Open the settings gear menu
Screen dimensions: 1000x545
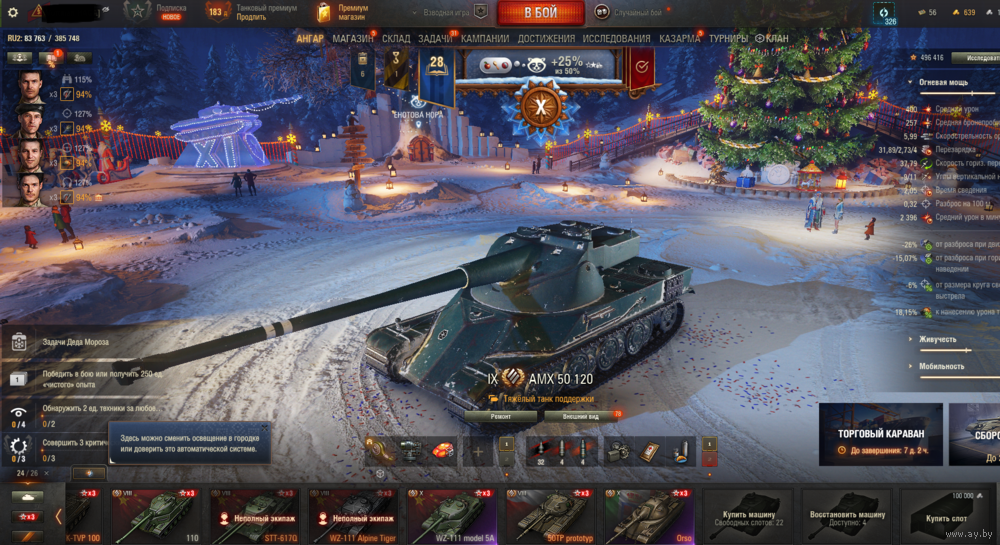[13, 12]
